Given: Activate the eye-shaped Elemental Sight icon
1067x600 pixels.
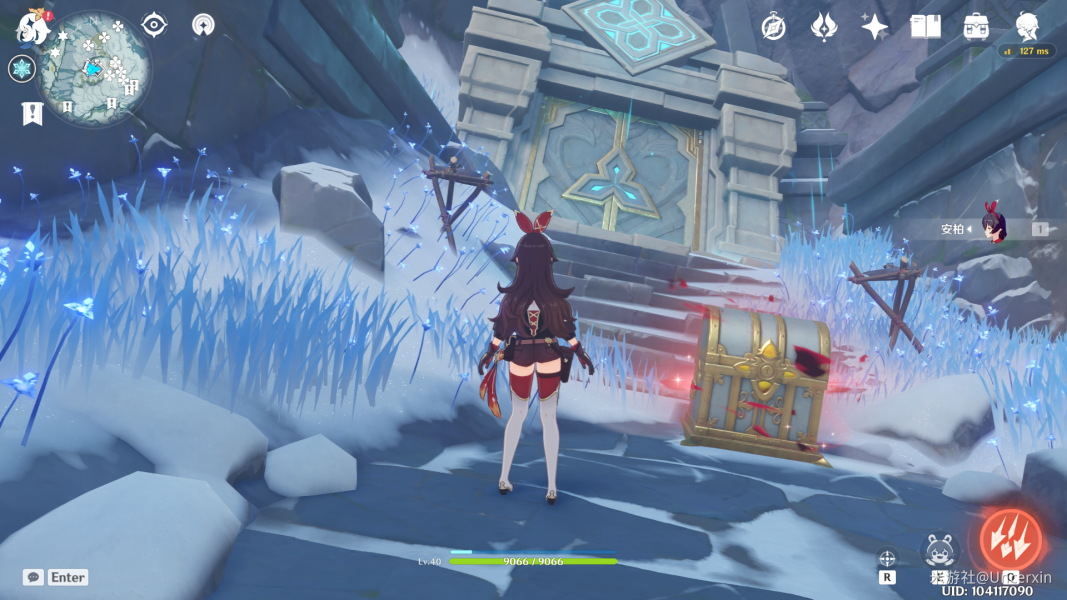Looking at the screenshot, I should (154, 24).
